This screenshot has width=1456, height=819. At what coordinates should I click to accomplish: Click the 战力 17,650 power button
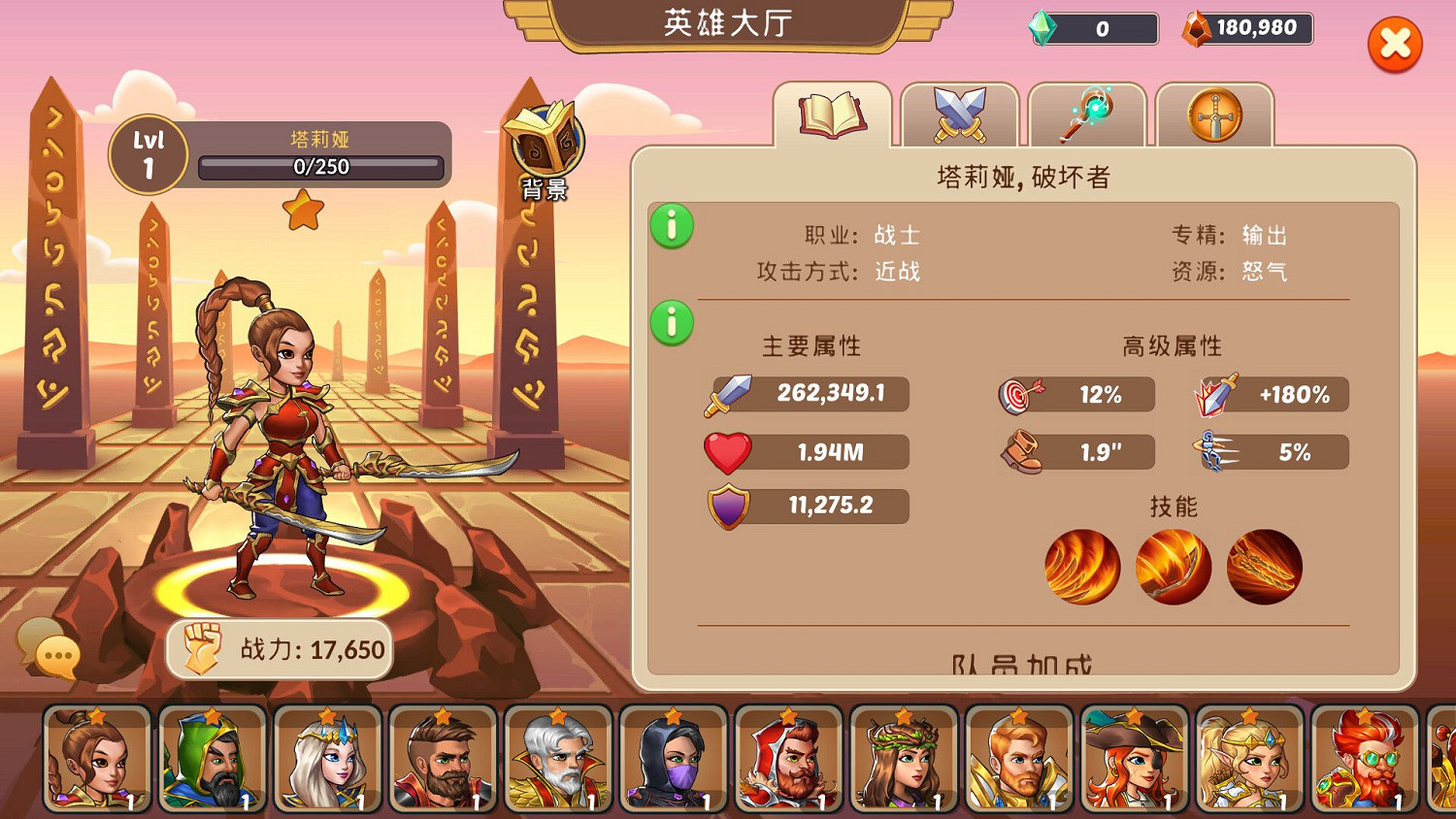point(280,648)
